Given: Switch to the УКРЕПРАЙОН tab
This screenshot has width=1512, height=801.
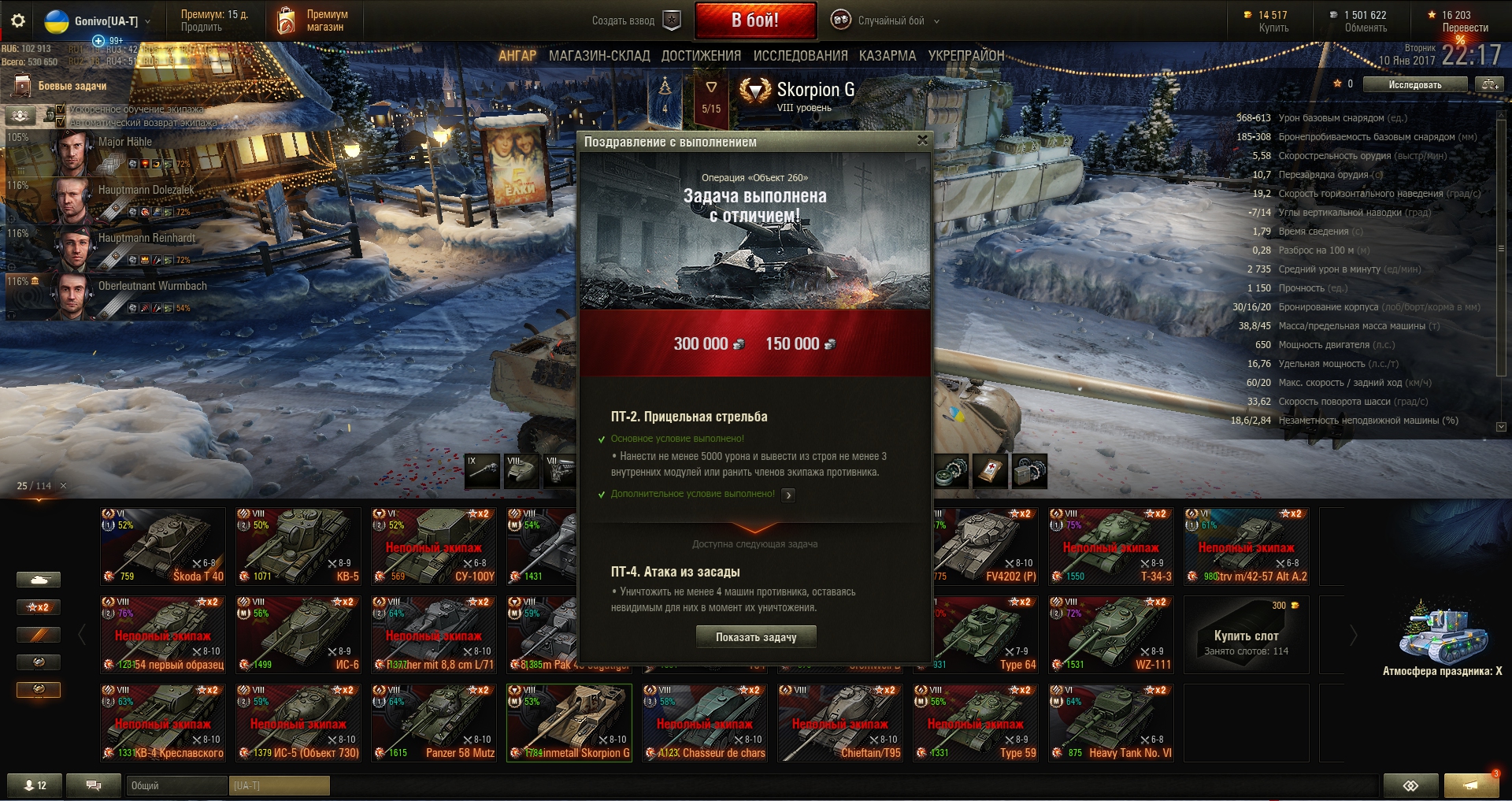Looking at the screenshot, I should [x=965, y=56].
